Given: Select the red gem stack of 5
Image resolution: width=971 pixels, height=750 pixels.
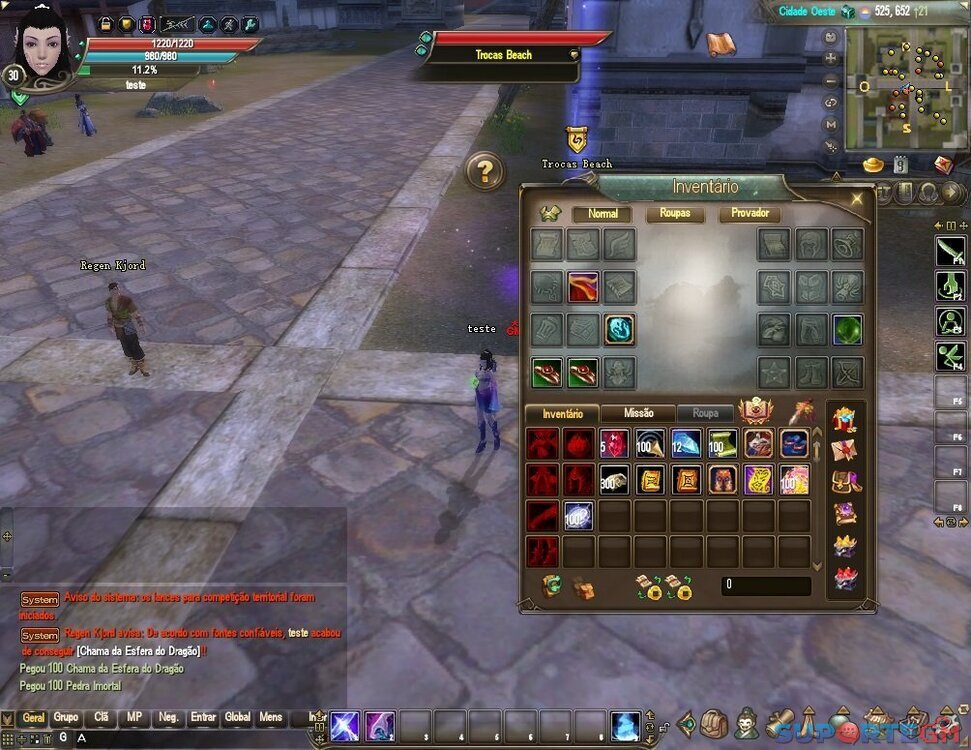Looking at the screenshot, I should tap(614, 443).
